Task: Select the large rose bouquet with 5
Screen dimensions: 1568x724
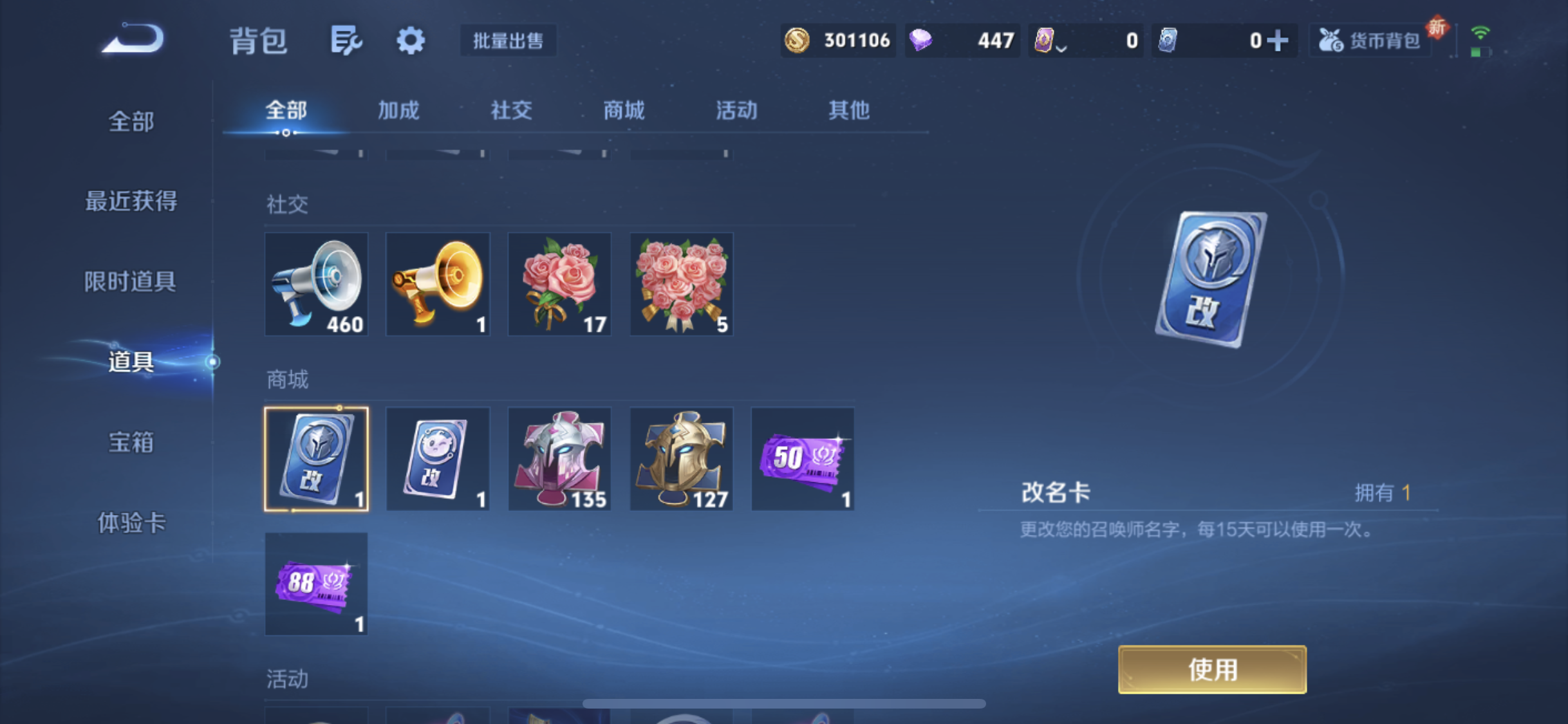Action: [x=681, y=284]
